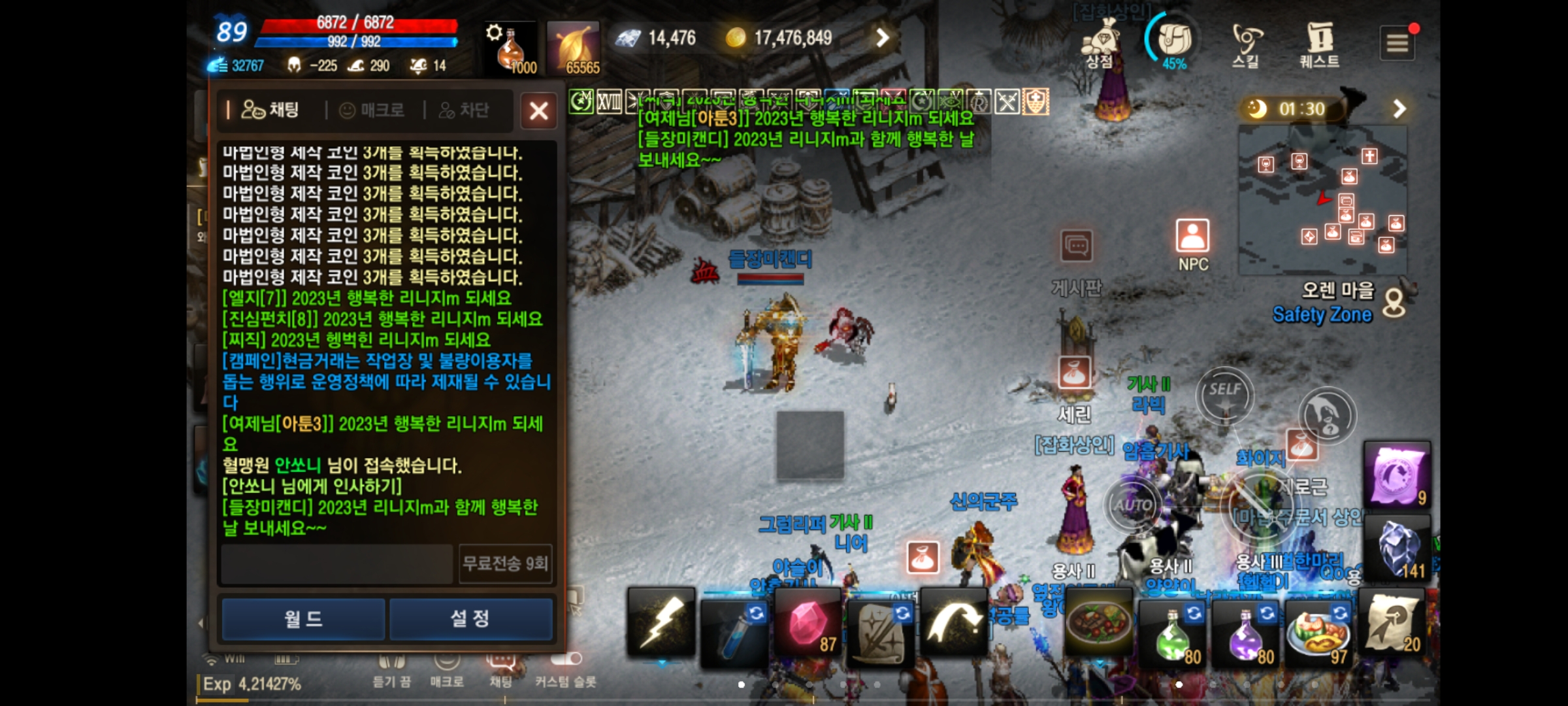Viewport: 1568px width, 706px height.
Task: Click the 인사하기 greeting link for 안쏘니
Action: 312,486
